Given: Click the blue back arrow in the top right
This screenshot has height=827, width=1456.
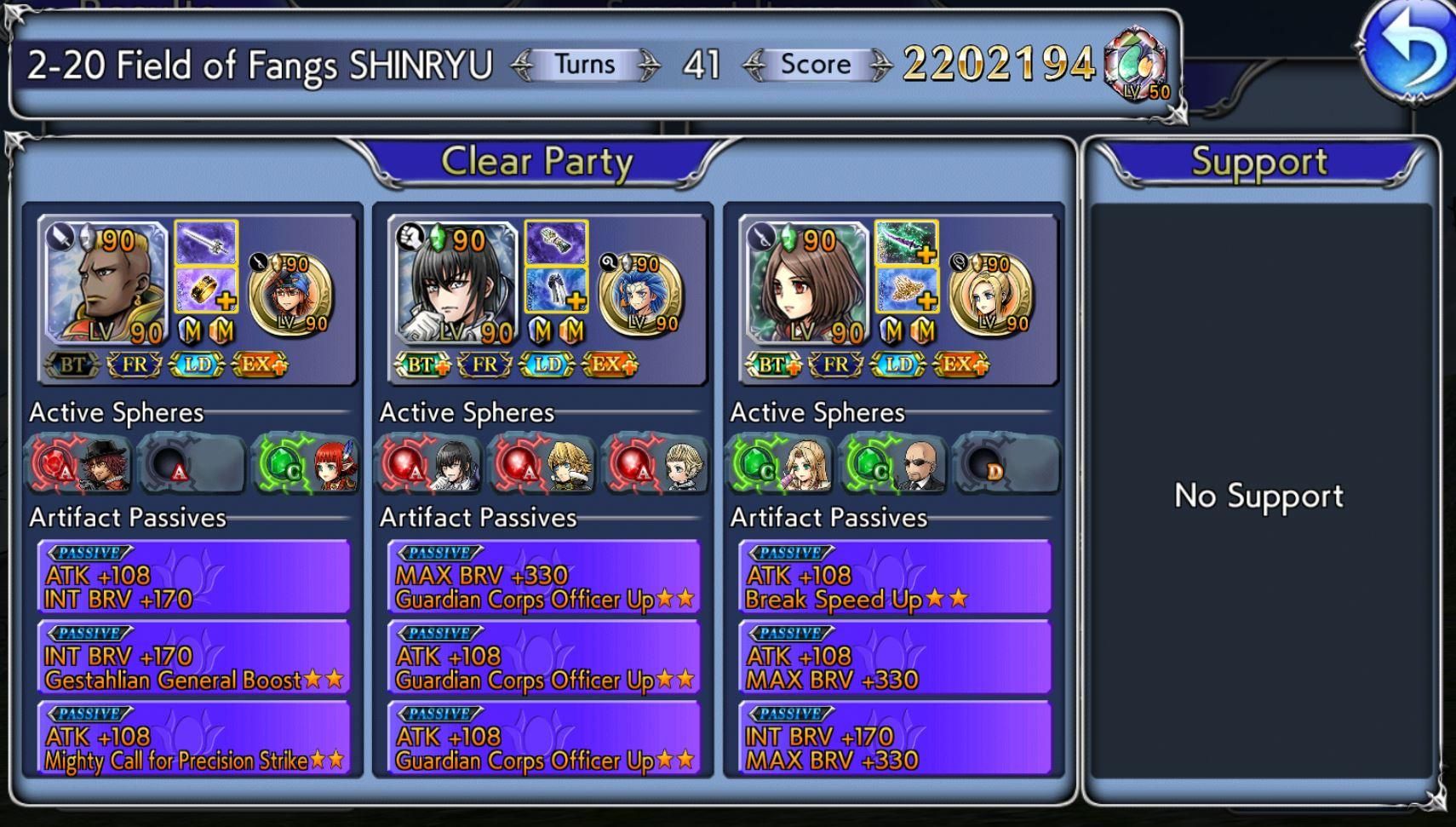Looking at the screenshot, I should click(1408, 51).
